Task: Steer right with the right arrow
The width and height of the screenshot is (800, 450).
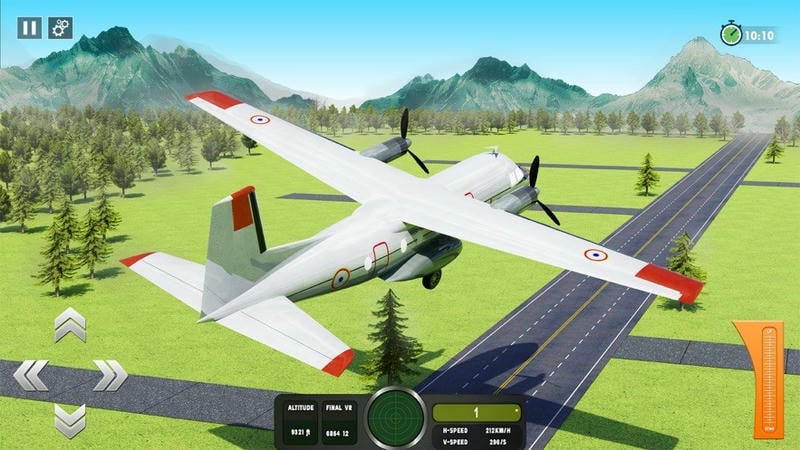Action: (110, 375)
